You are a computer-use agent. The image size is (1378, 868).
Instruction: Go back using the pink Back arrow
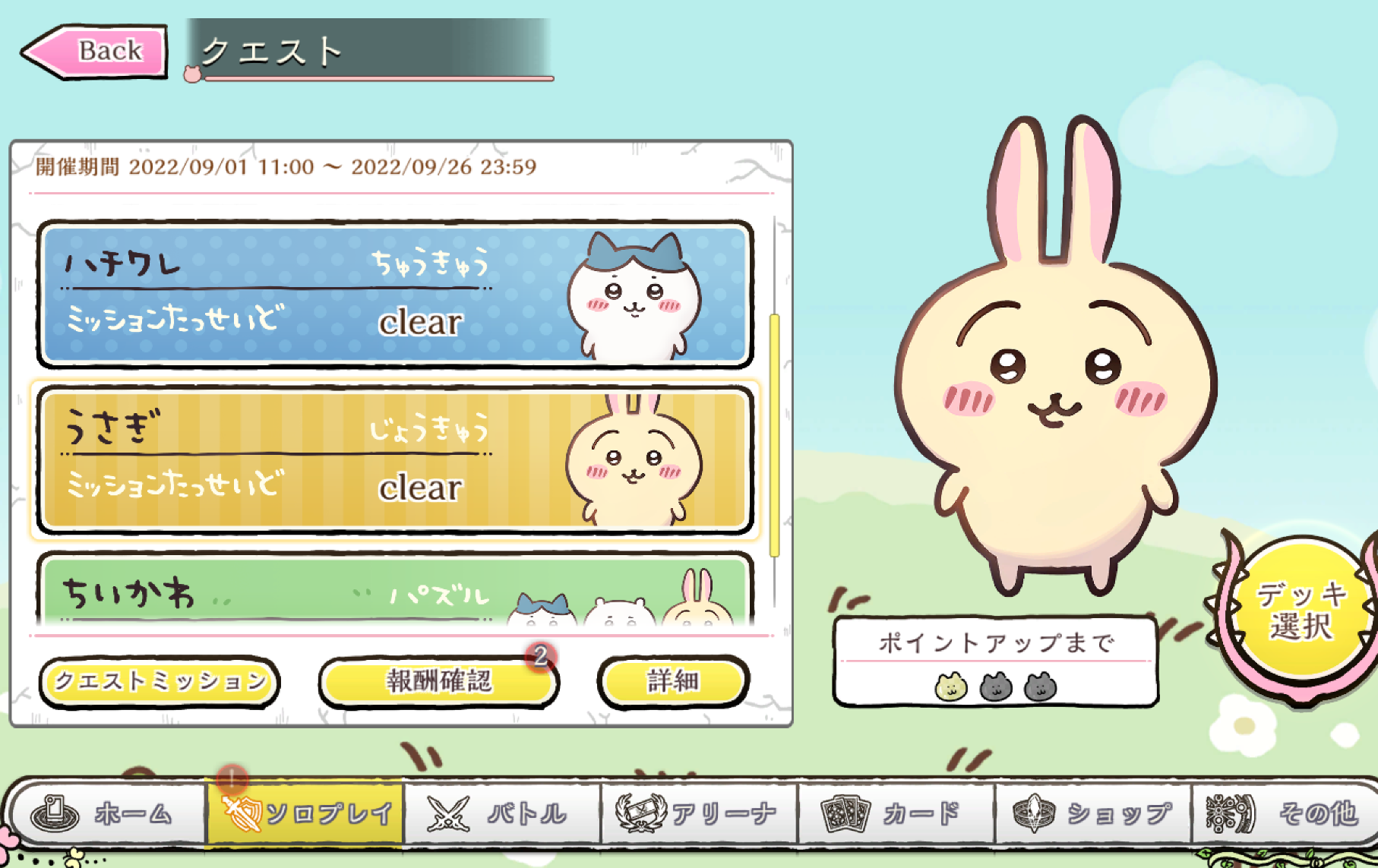coord(94,52)
